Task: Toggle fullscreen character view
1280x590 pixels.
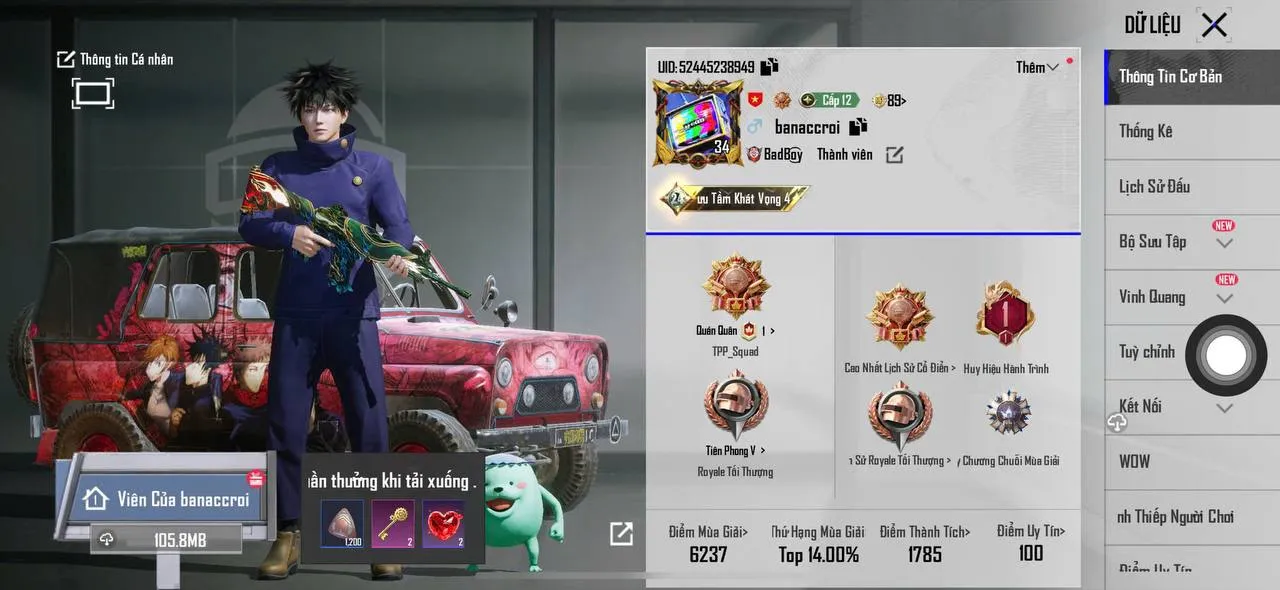Action: click(92, 94)
